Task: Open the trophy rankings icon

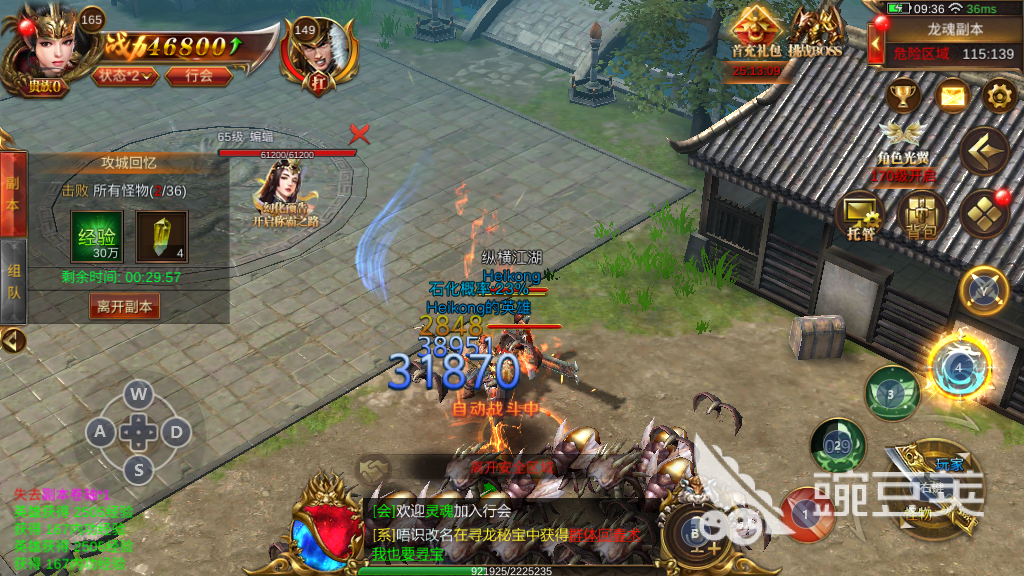Action: pyautogui.click(x=904, y=97)
